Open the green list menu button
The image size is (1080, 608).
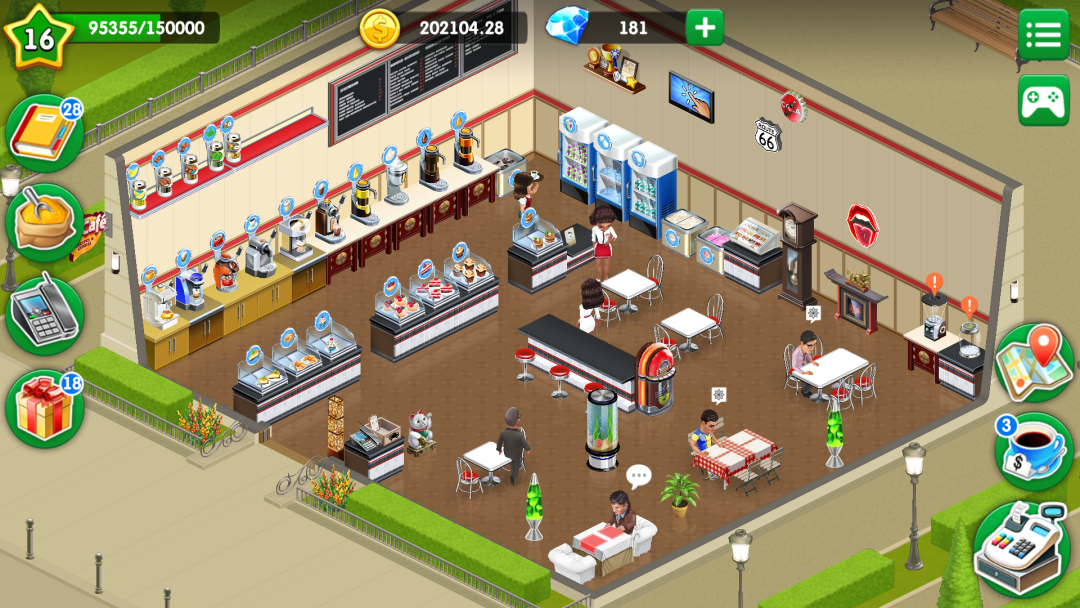tap(1043, 34)
